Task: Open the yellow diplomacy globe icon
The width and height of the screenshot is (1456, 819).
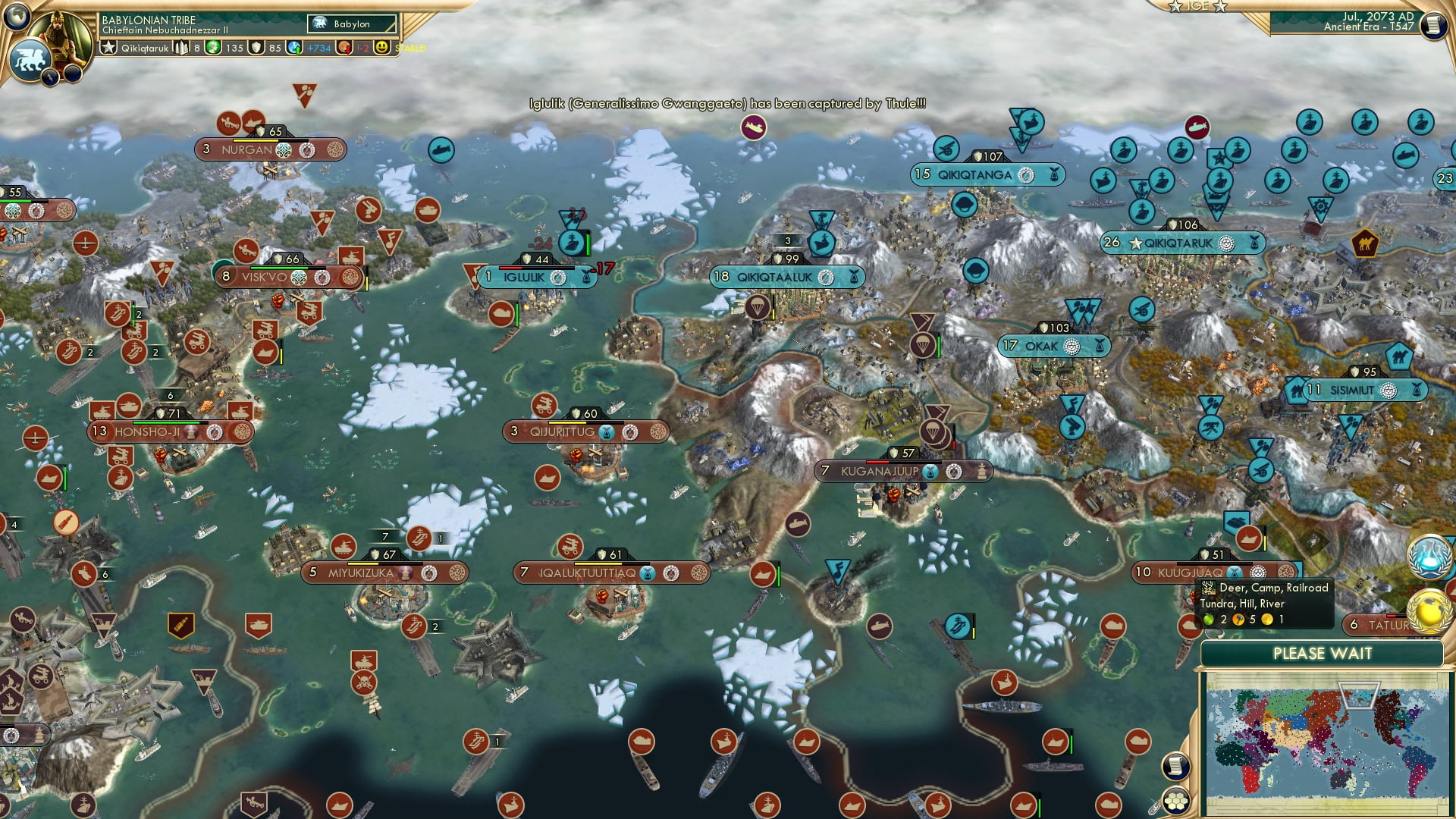Action: coord(1429,611)
